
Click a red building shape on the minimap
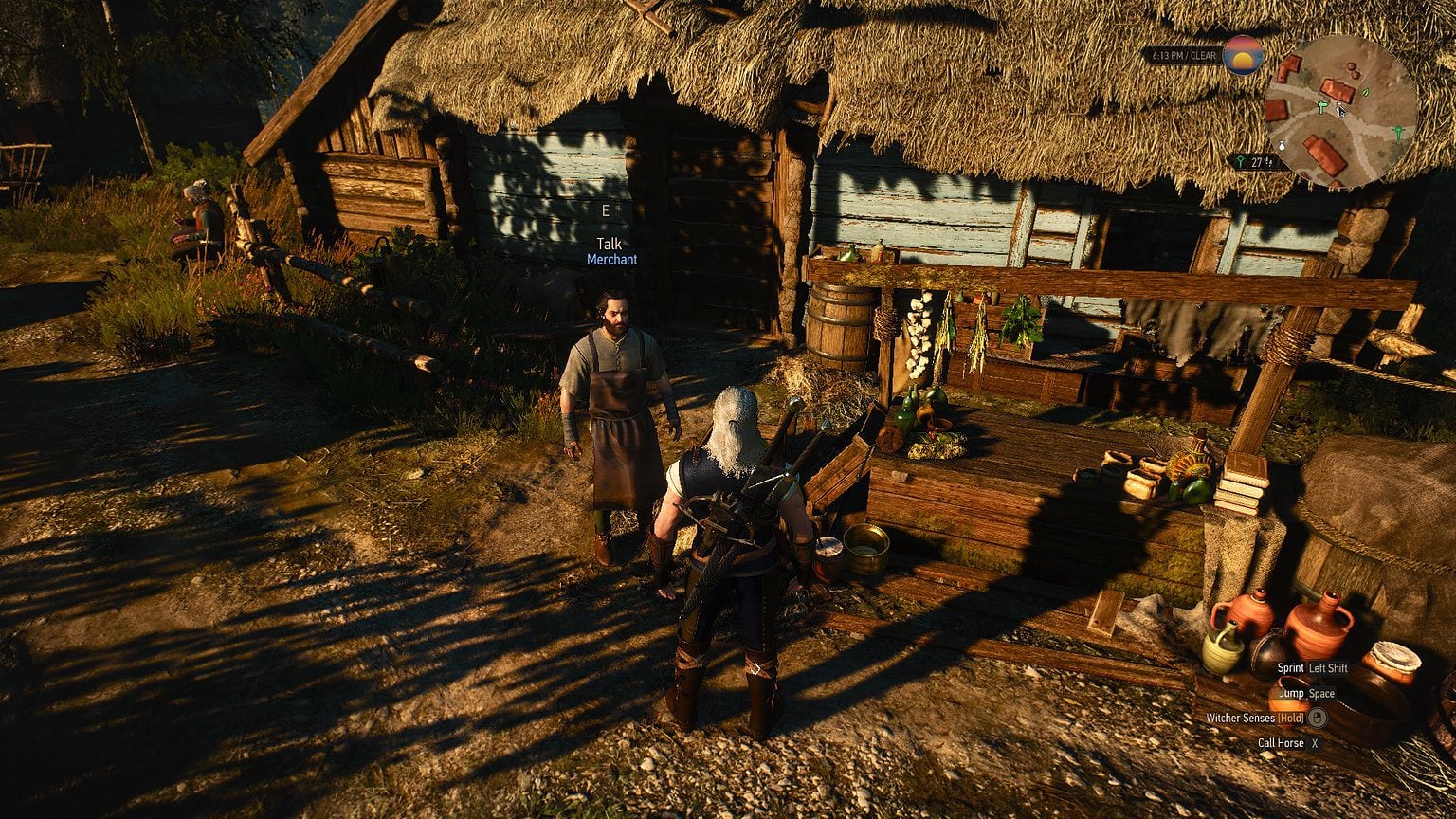pos(1337,89)
